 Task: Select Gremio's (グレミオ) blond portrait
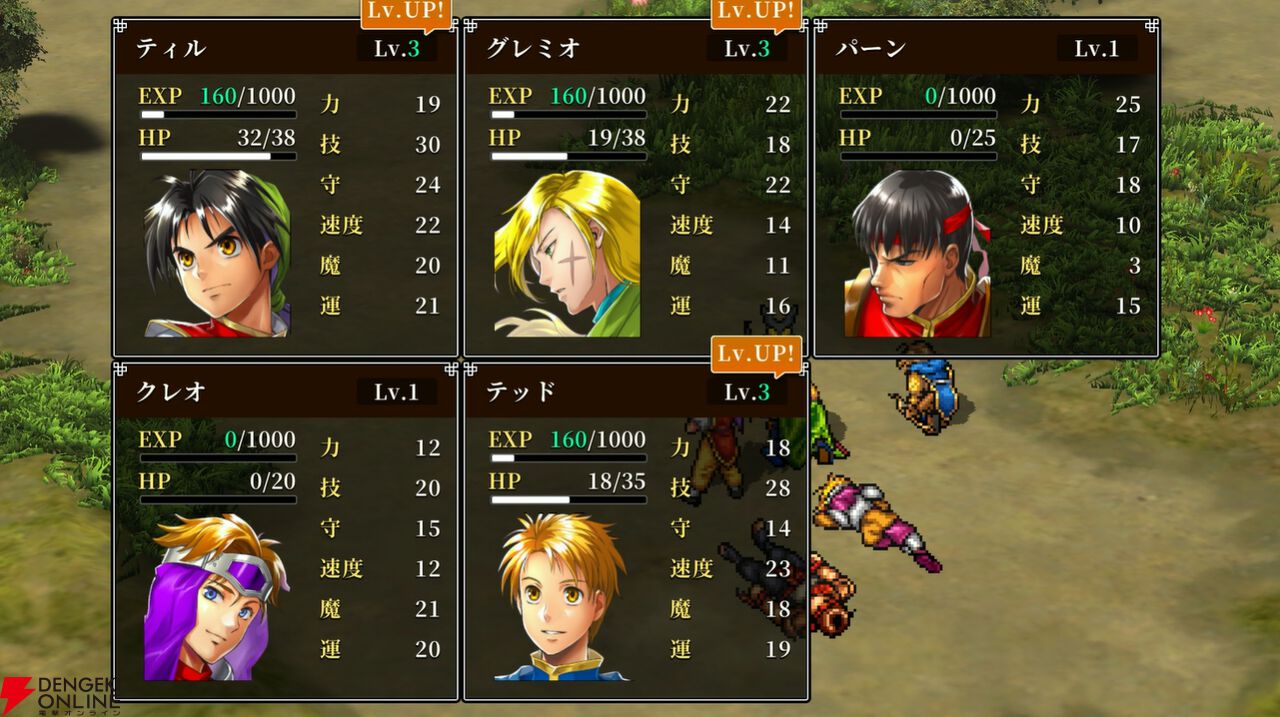tap(567, 254)
